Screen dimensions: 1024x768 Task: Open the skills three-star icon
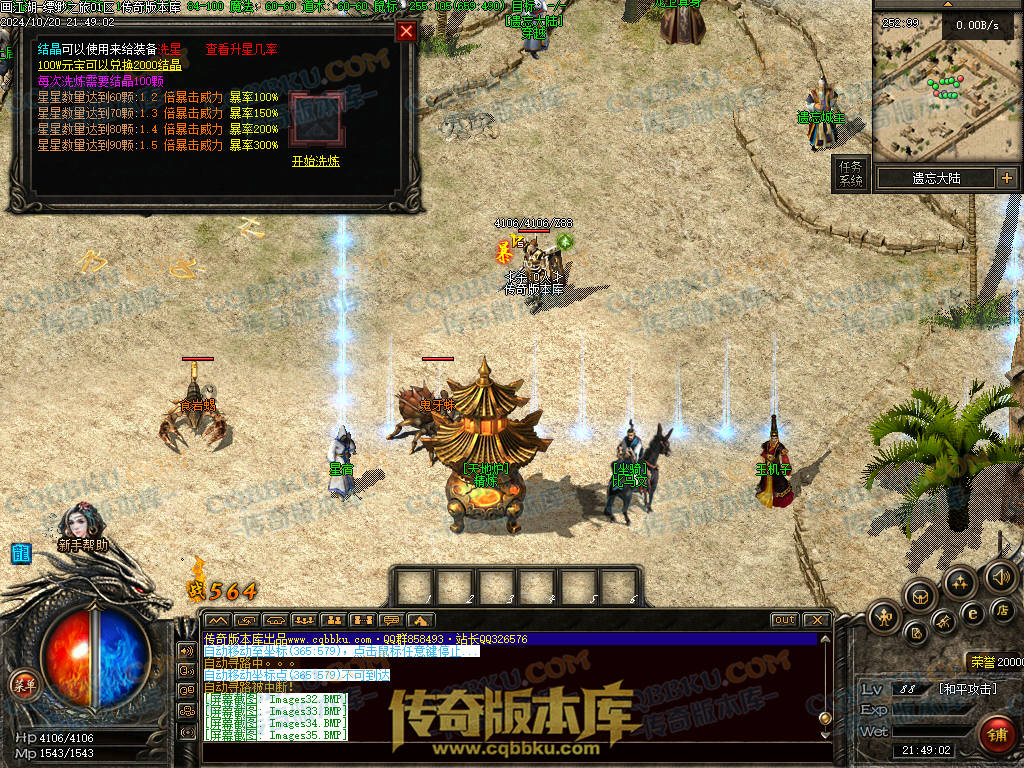click(x=960, y=582)
